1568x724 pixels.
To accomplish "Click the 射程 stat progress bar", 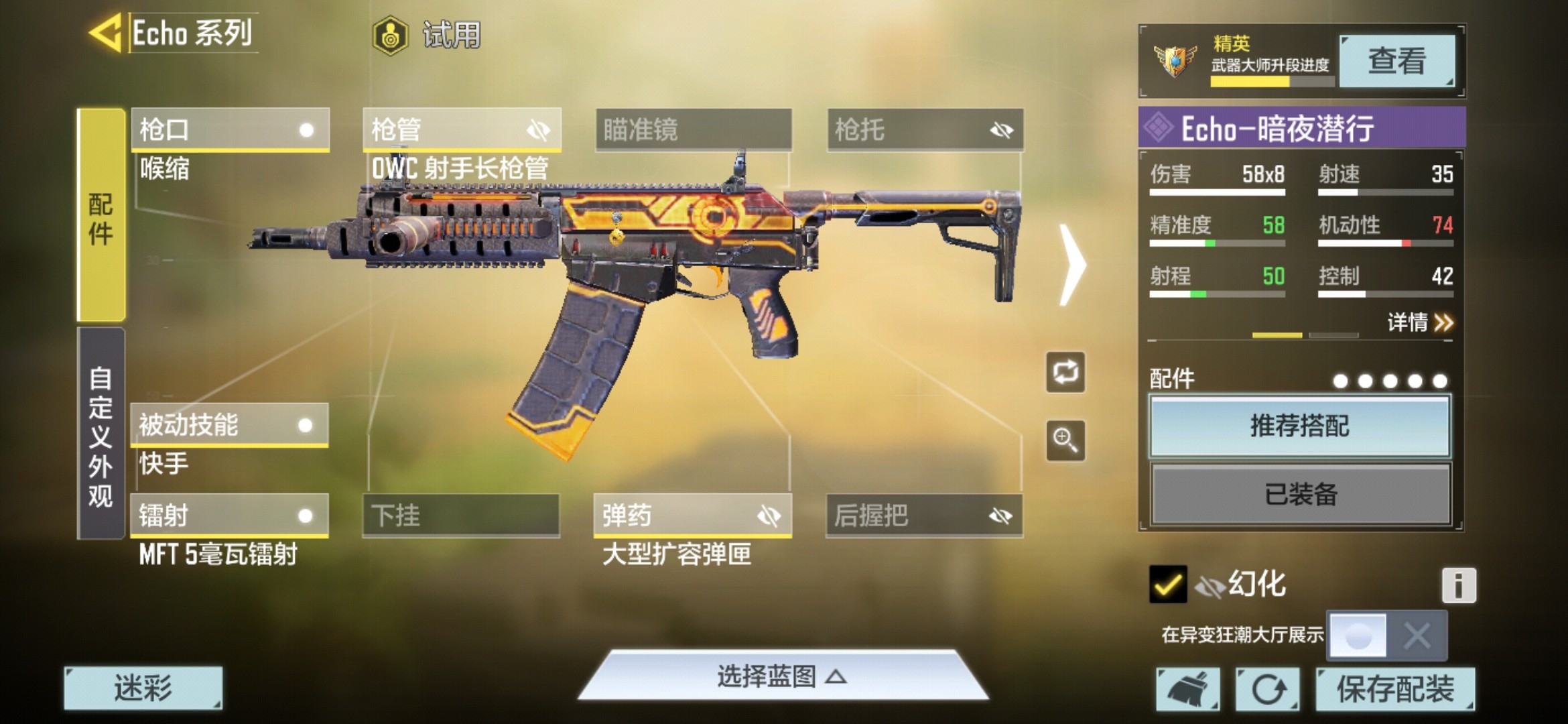I will 1216,293.
